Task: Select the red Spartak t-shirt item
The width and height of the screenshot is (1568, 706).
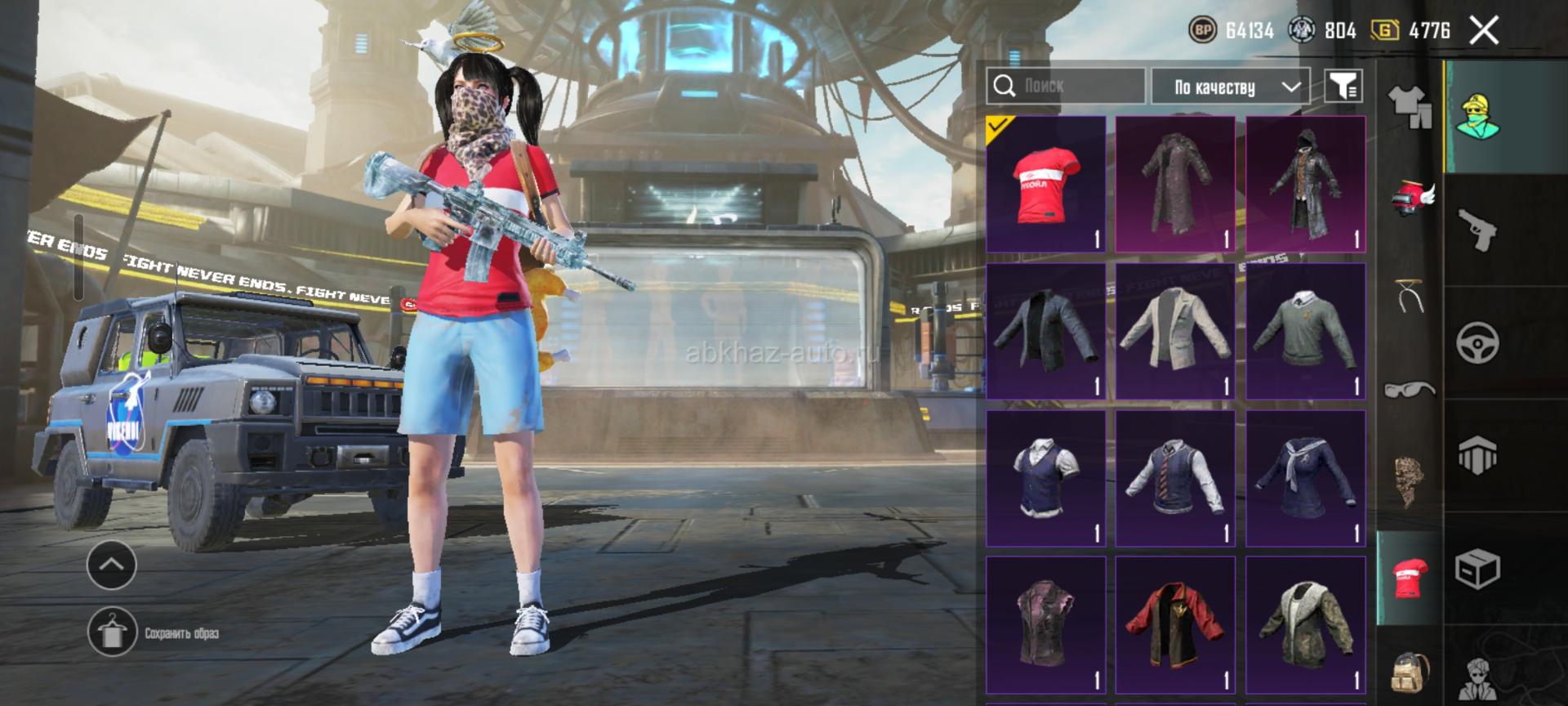Action: coord(1046,184)
